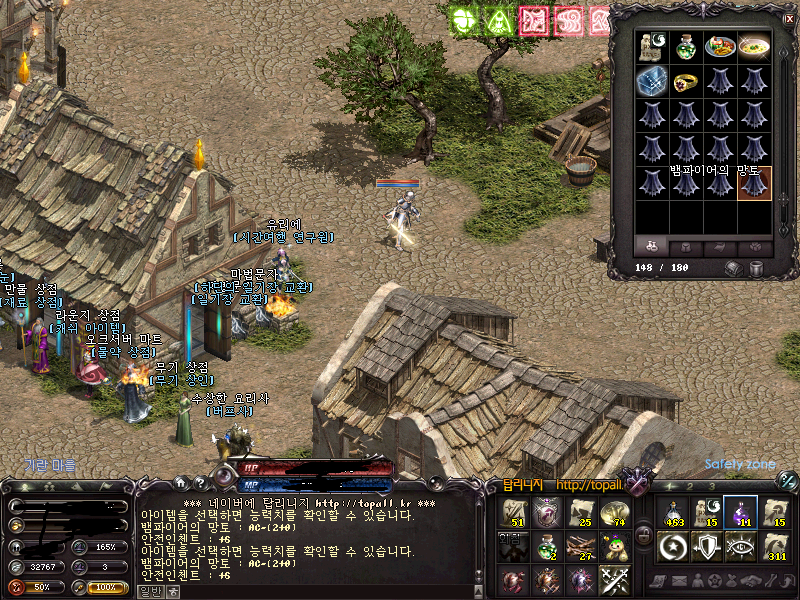This screenshot has height=600, width=800.
Task: Select the highlighted Vampire's Cloak slot
Action: coord(754,183)
